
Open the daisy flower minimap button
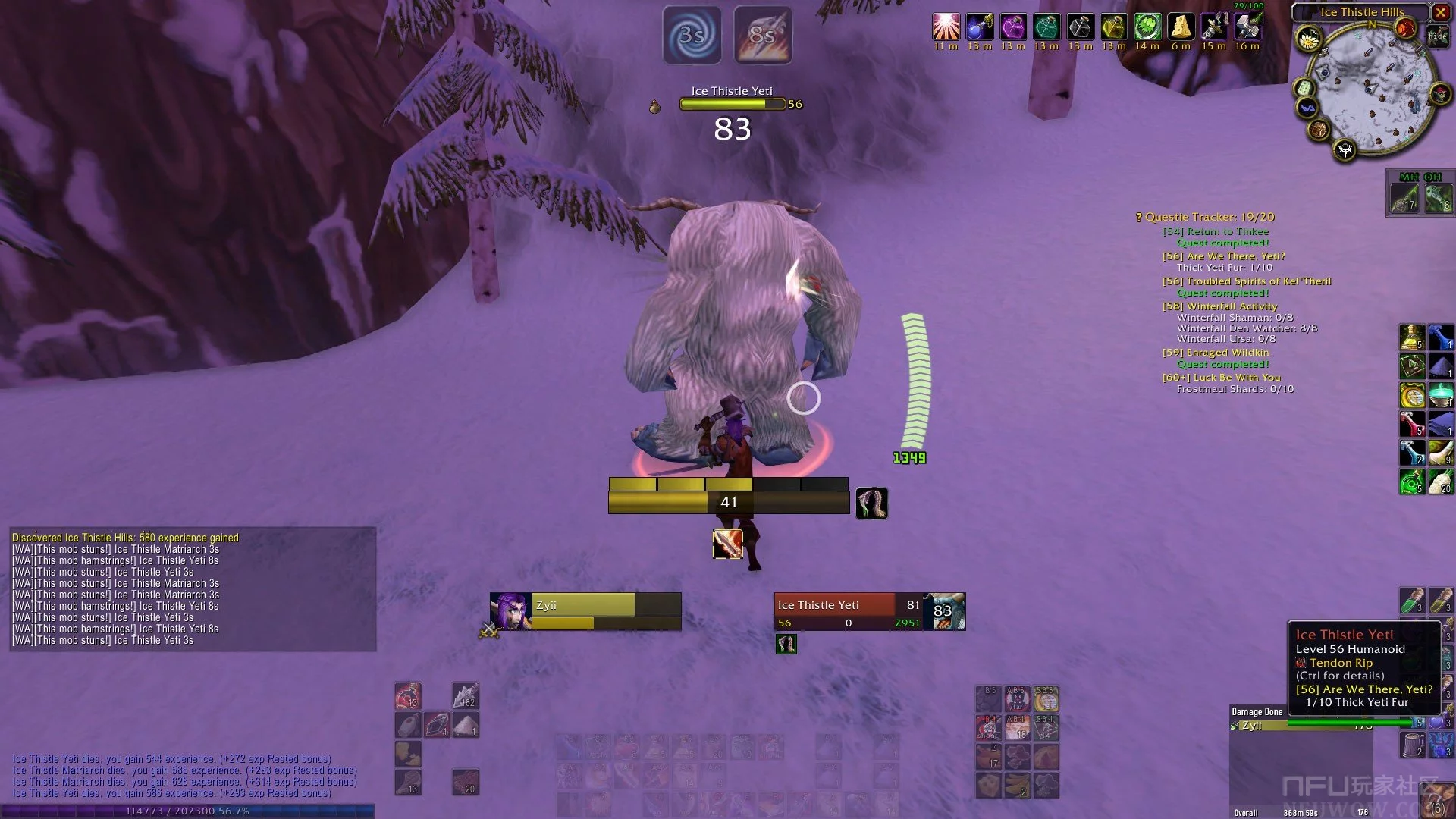coord(1308,39)
